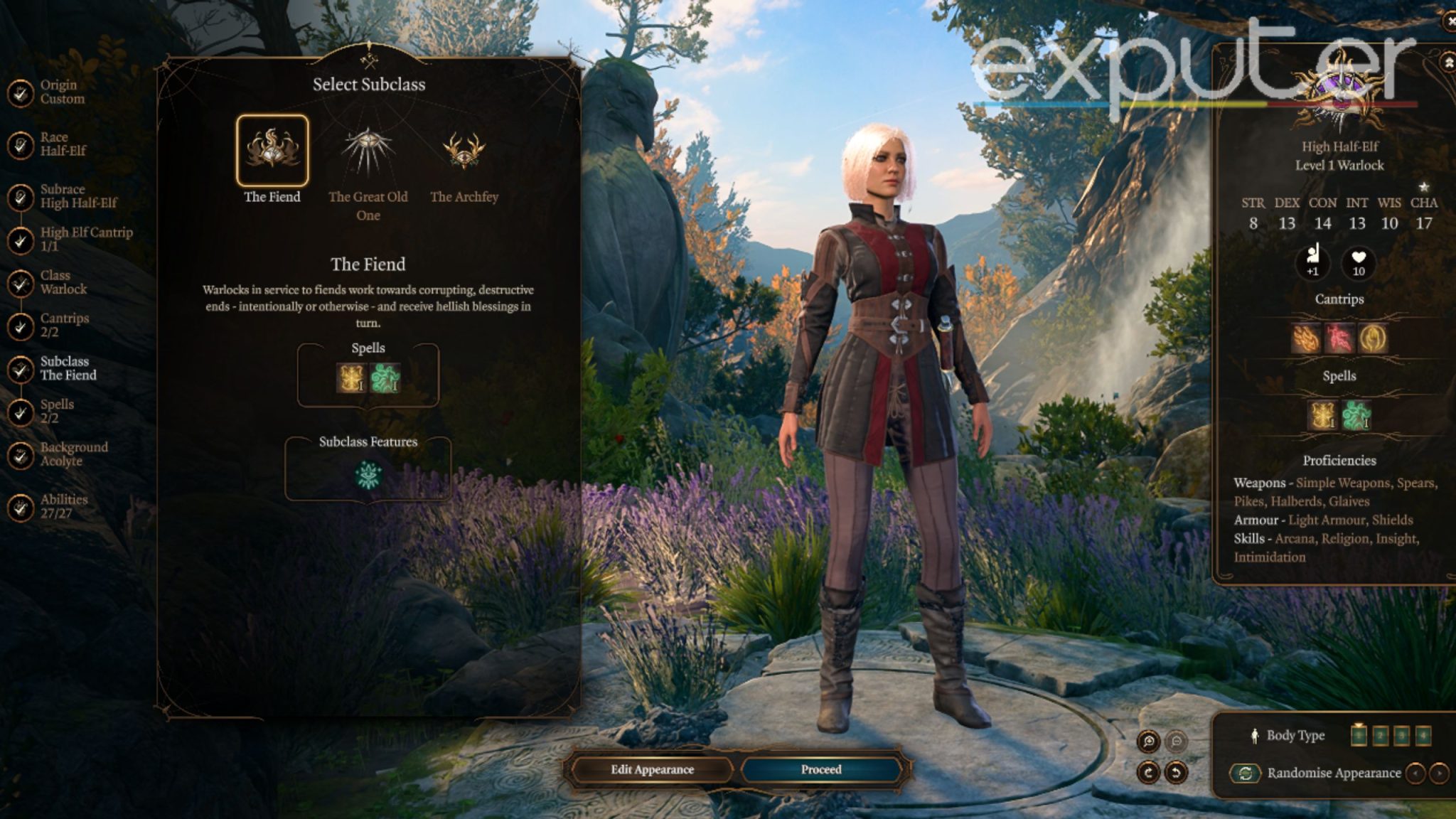The height and width of the screenshot is (819, 1456).
Task: Randomise the character's appearance
Action: click(1246, 773)
